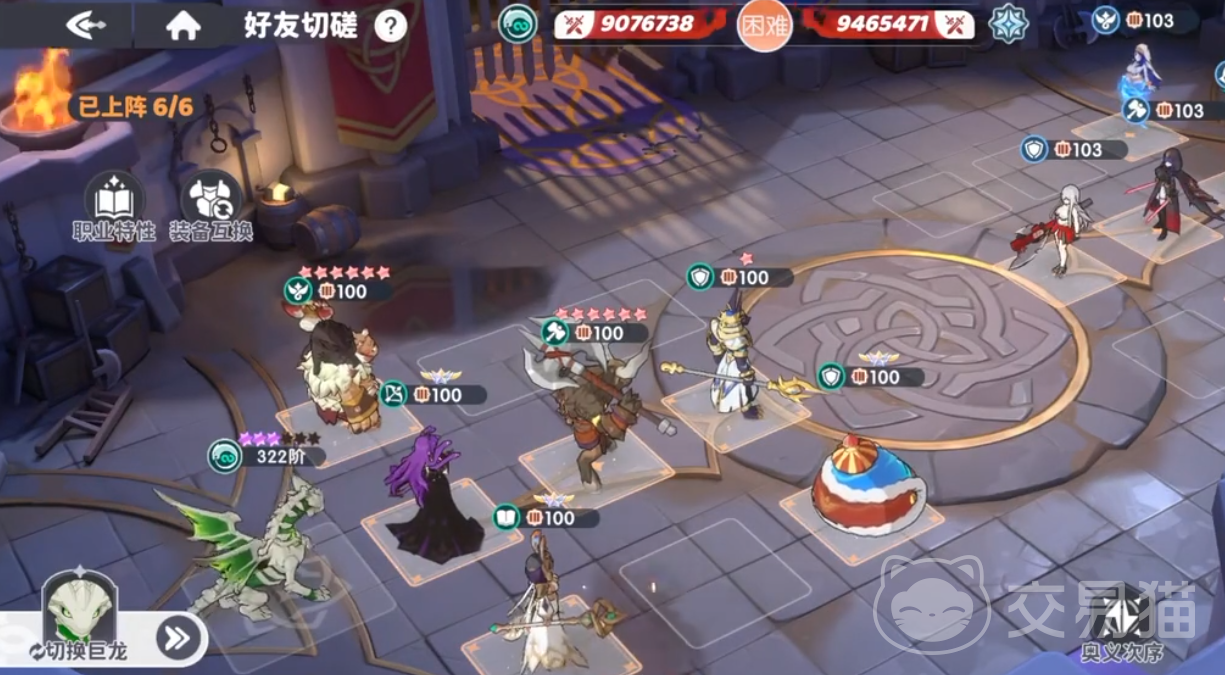Return to the home screen
The width and height of the screenshot is (1225, 675).
(183, 25)
